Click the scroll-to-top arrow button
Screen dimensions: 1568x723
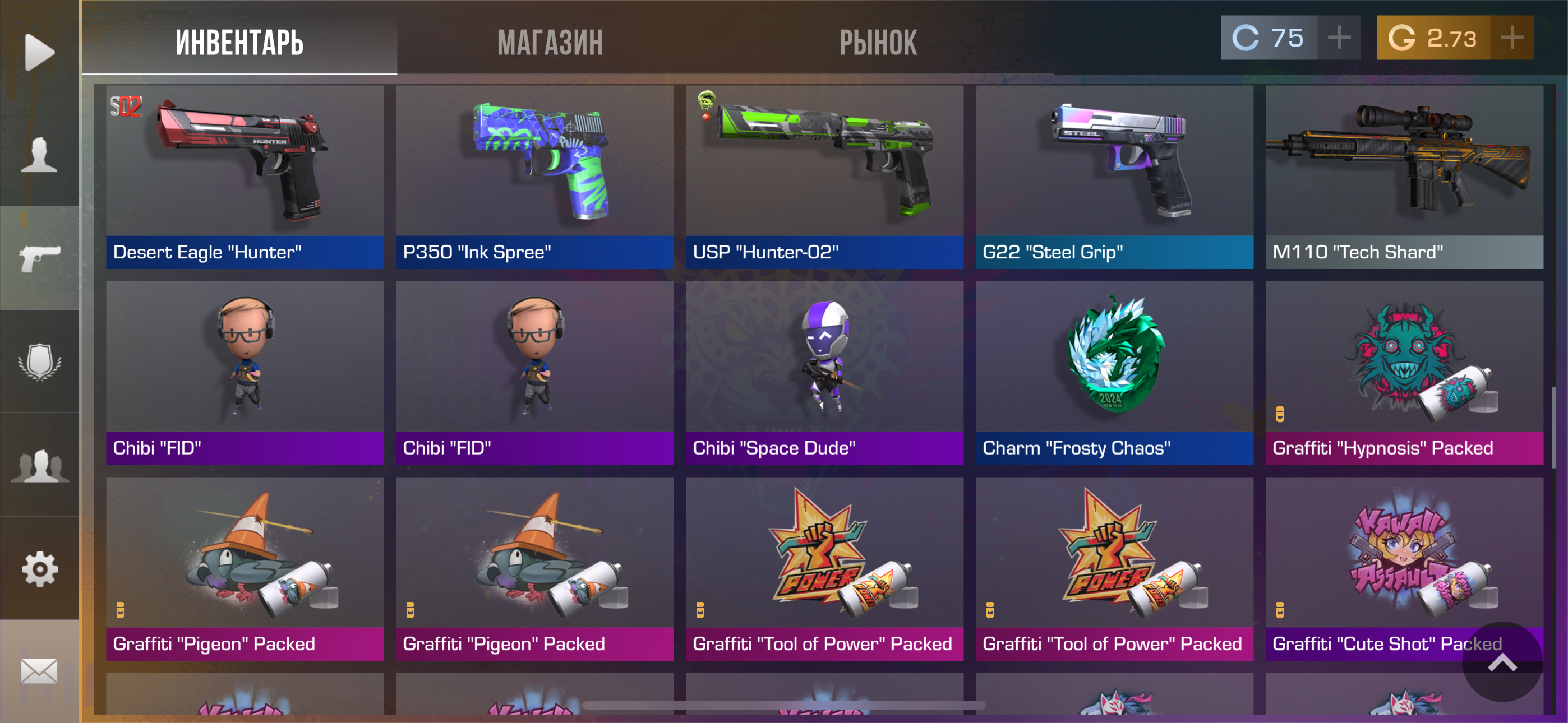[x=1502, y=661]
